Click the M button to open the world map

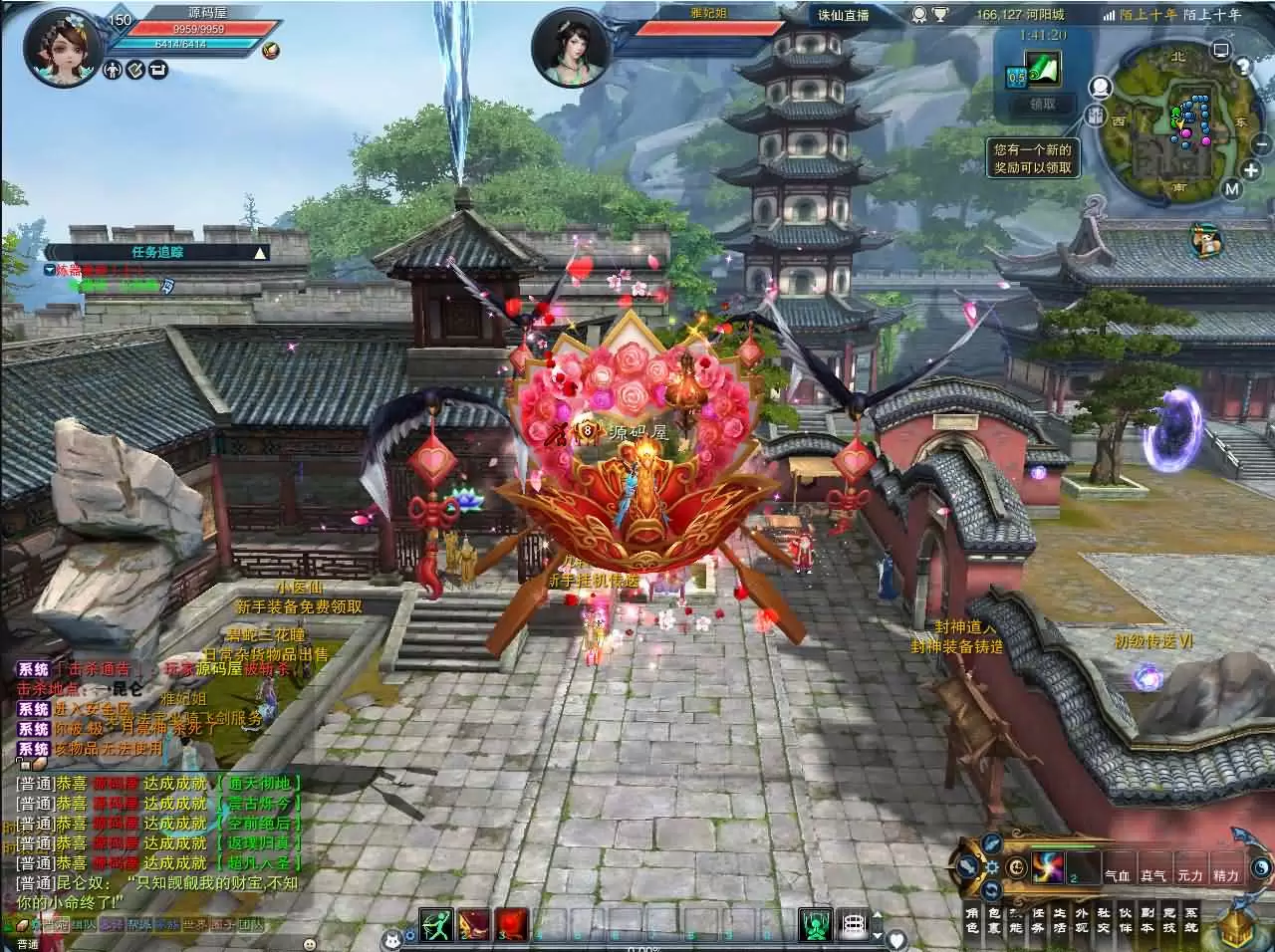pyautogui.click(x=1230, y=188)
